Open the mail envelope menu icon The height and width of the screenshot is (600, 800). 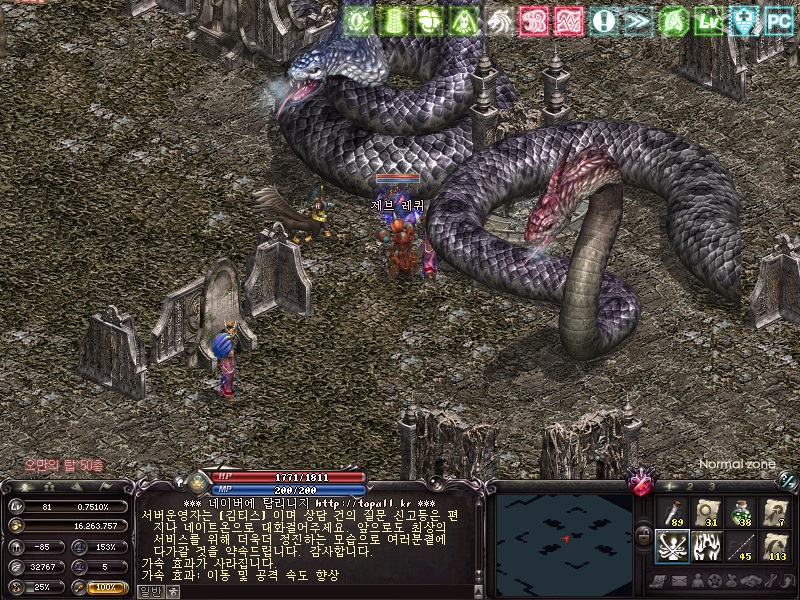pyautogui.click(x=680, y=581)
